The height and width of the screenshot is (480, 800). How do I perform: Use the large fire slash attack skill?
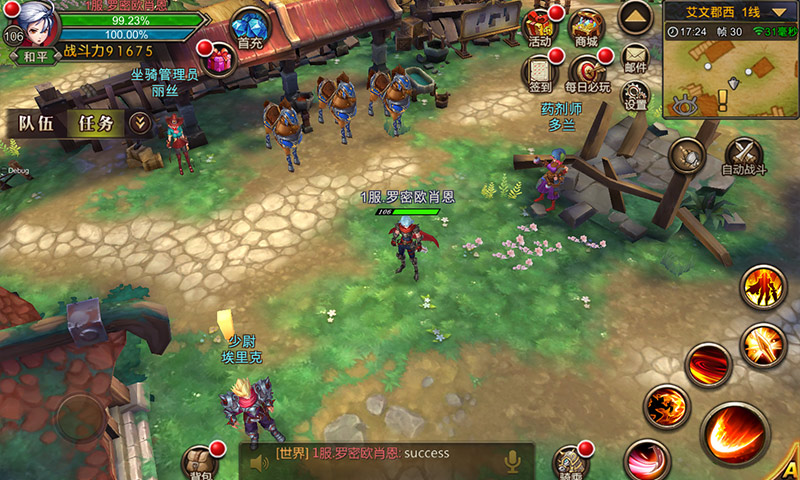click(x=735, y=436)
